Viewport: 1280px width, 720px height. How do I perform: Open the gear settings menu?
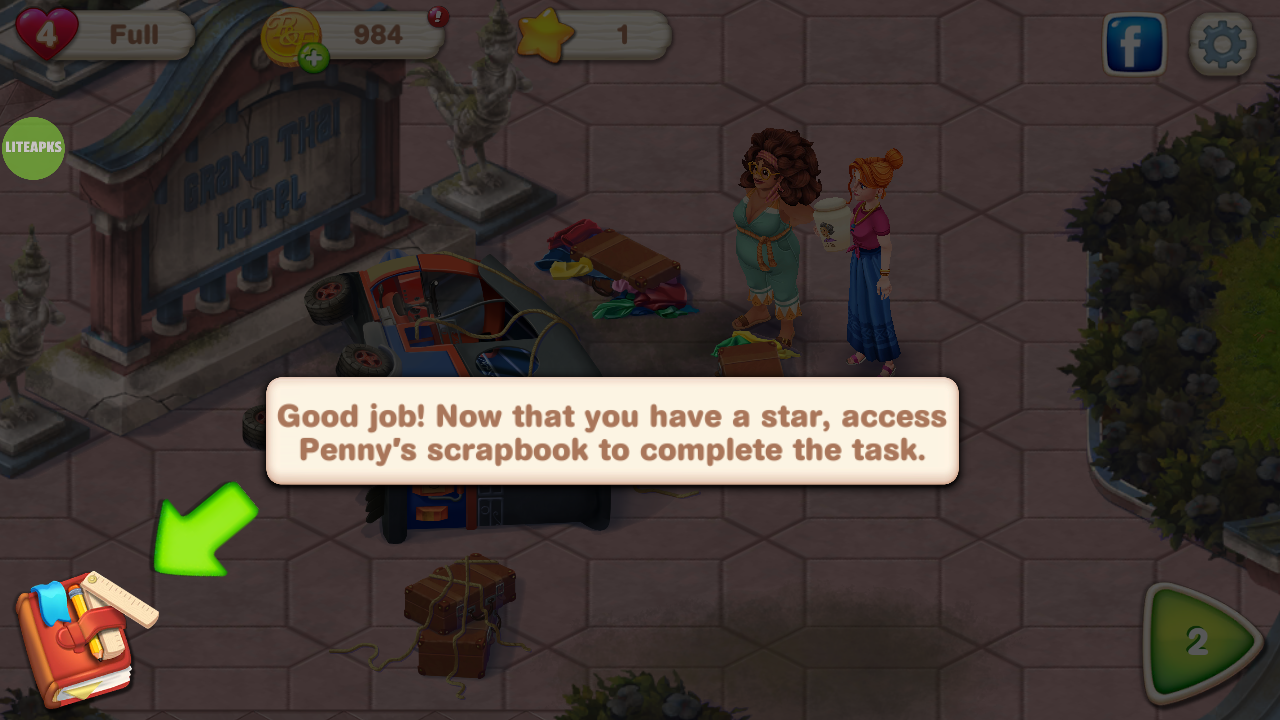[1222, 45]
